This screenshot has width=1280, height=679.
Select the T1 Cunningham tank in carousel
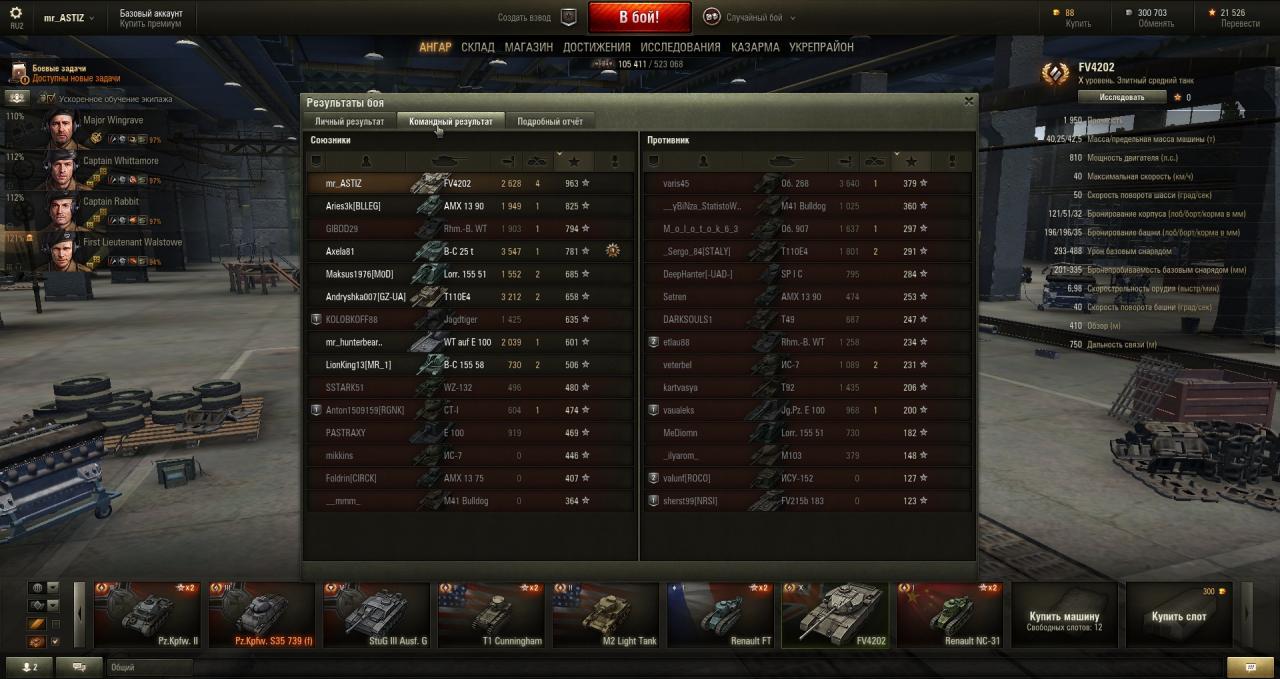pyautogui.click(x=490, y=616)
